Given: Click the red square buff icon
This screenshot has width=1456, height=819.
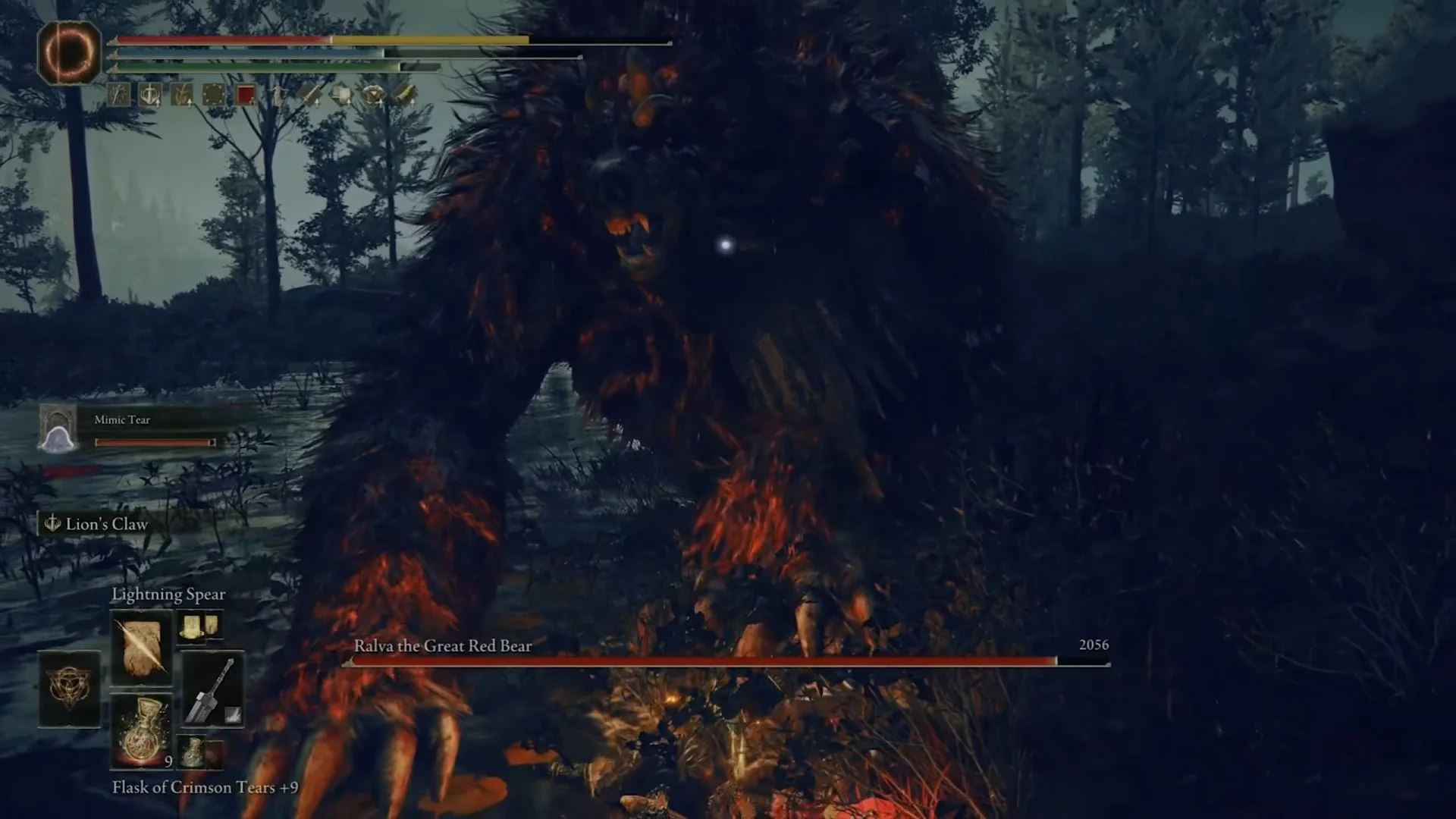Looking at the screenshot, I should 246,93.
